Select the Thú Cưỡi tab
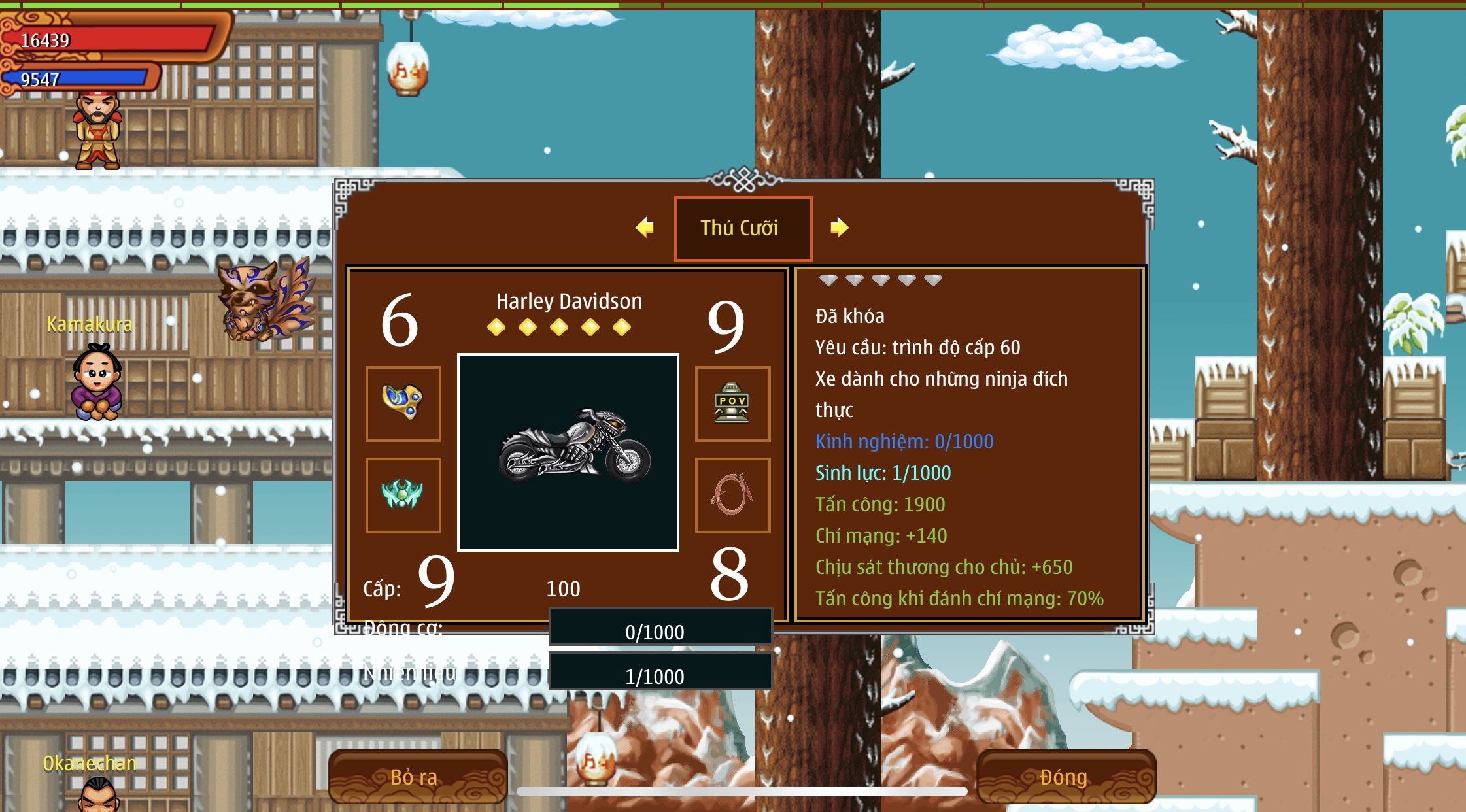Image resolution: width=1466 pixels, height=812 pixels. 743,228
